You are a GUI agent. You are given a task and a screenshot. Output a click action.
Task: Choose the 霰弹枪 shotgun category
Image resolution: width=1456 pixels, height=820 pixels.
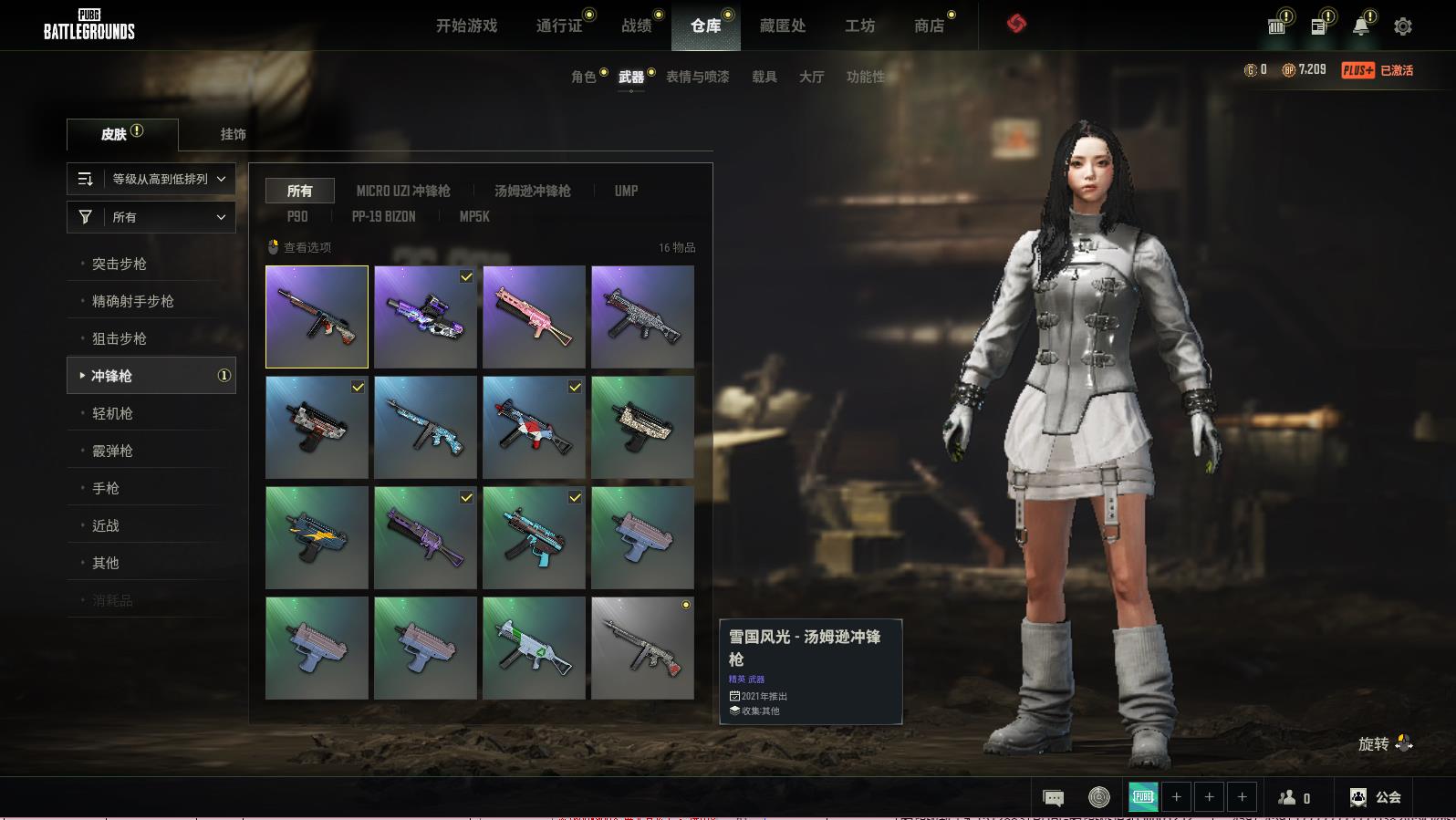point(112,451)
